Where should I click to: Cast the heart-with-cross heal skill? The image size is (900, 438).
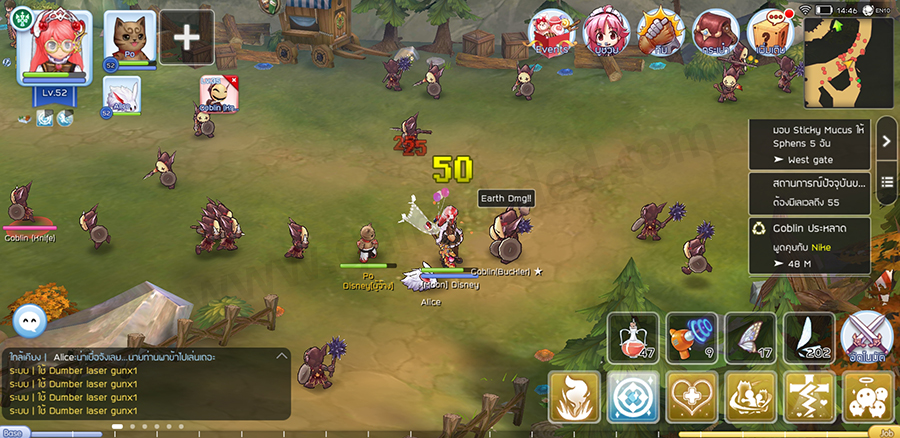pyautogui.click(x=691, y=397)
